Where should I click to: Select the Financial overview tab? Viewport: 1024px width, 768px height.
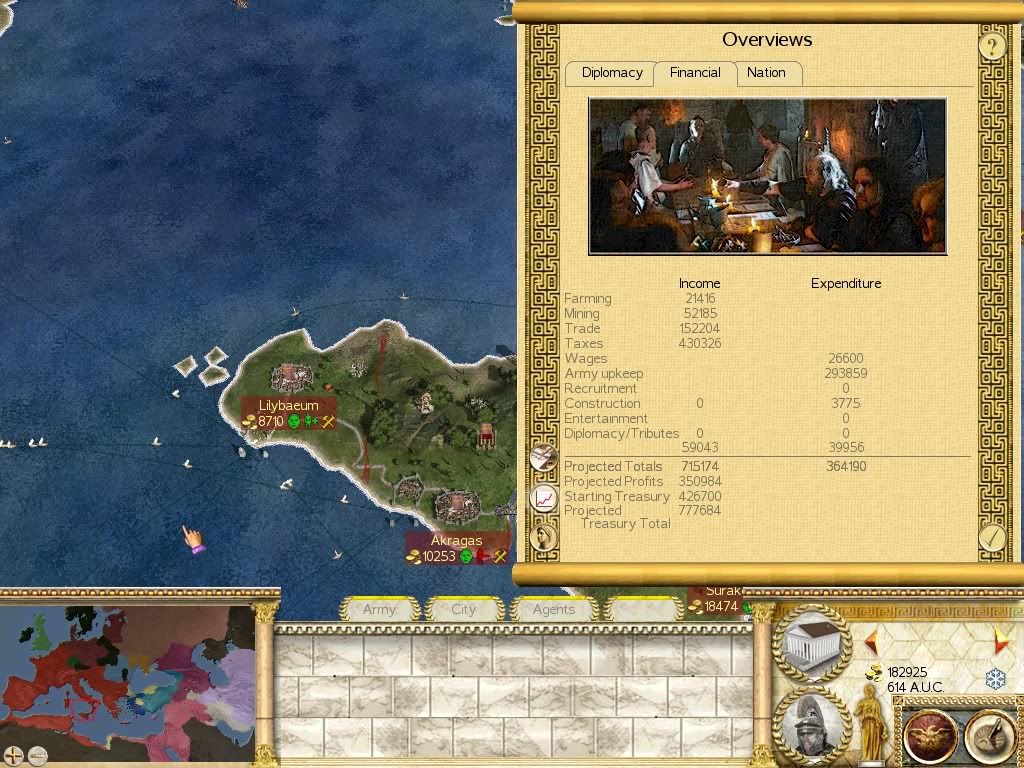(695, 73)
